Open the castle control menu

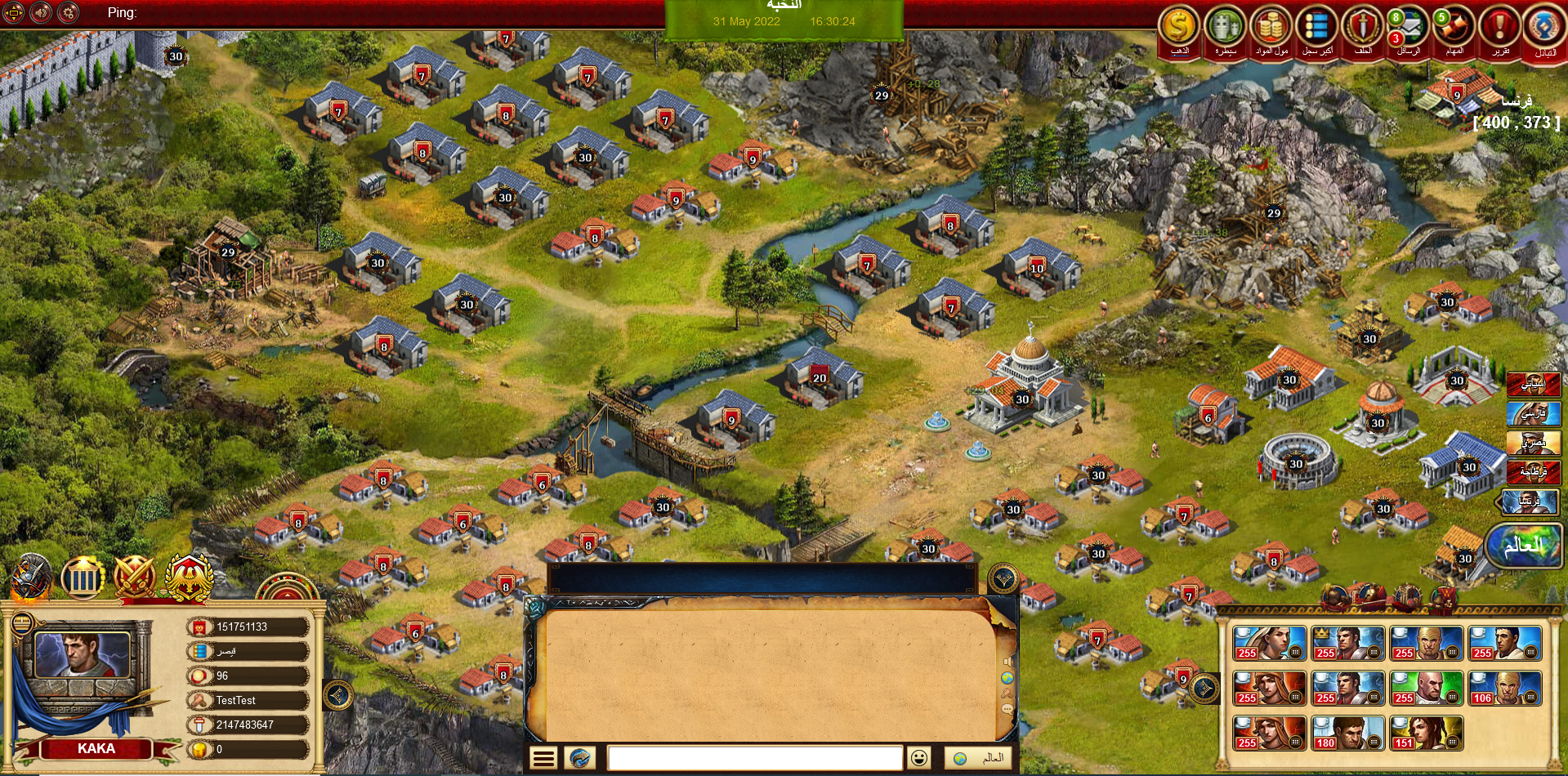click(1225, 27)
